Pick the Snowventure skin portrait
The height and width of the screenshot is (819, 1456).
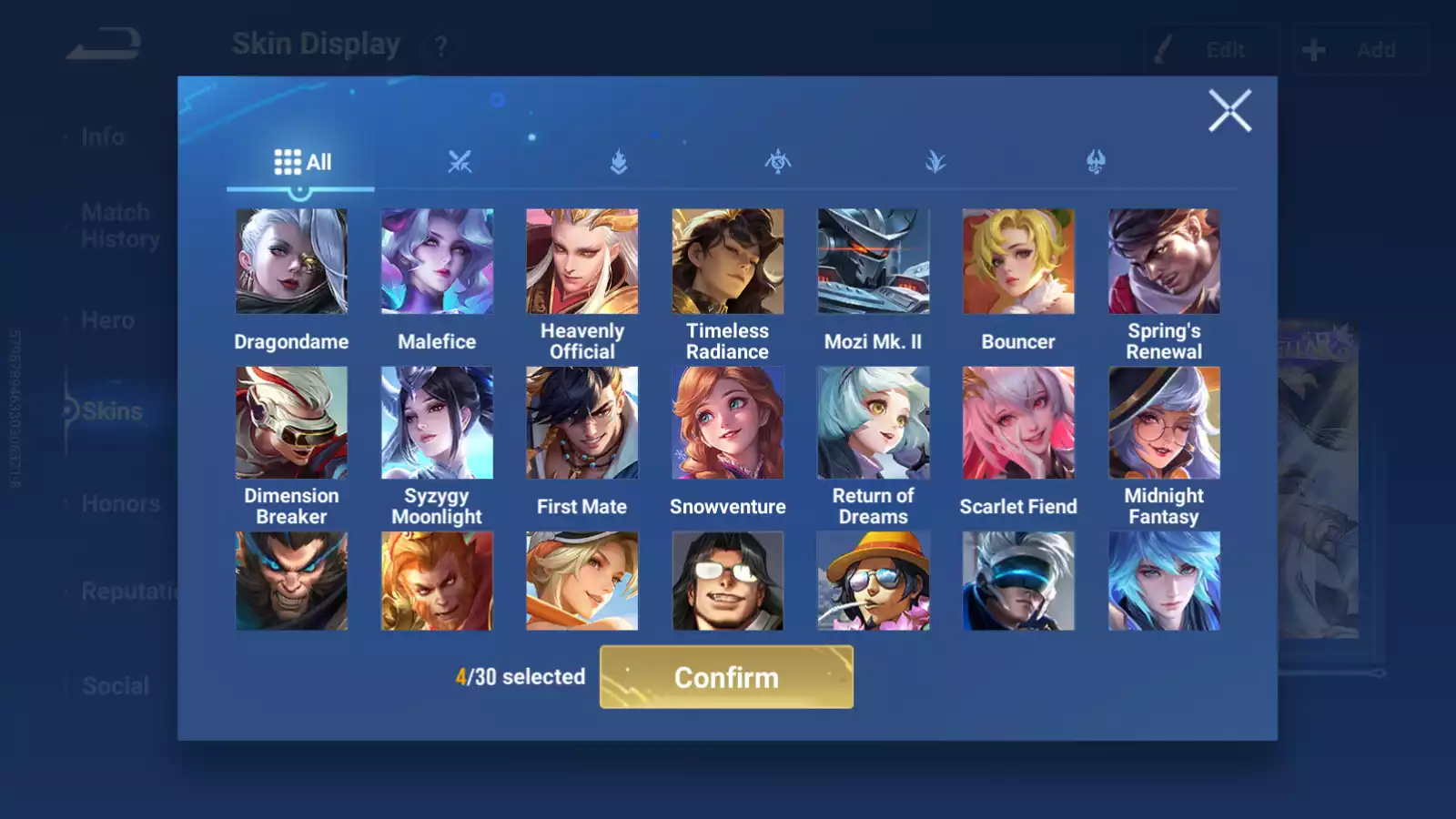[x=727, y=423]
